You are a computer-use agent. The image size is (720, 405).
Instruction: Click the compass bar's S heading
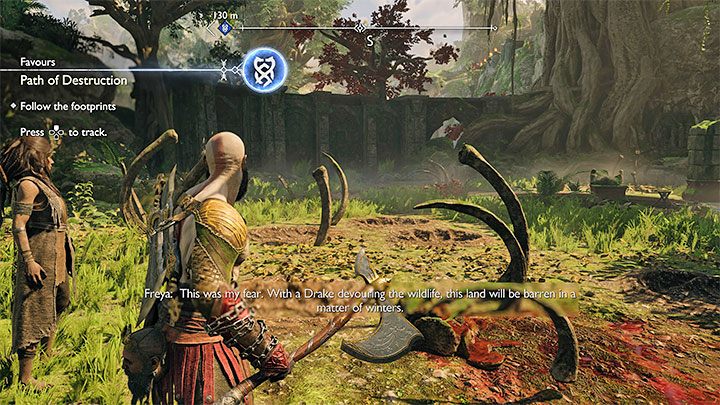point(369,41)
